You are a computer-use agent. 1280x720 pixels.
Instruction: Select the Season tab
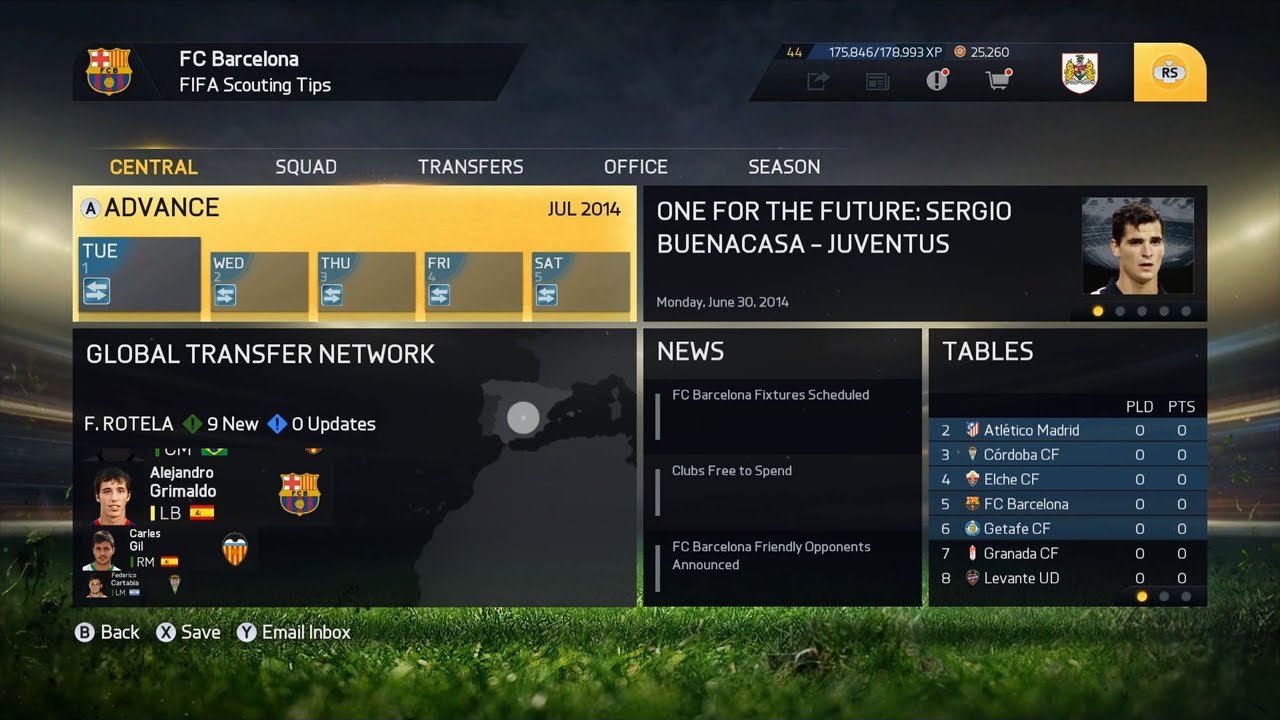784,167
